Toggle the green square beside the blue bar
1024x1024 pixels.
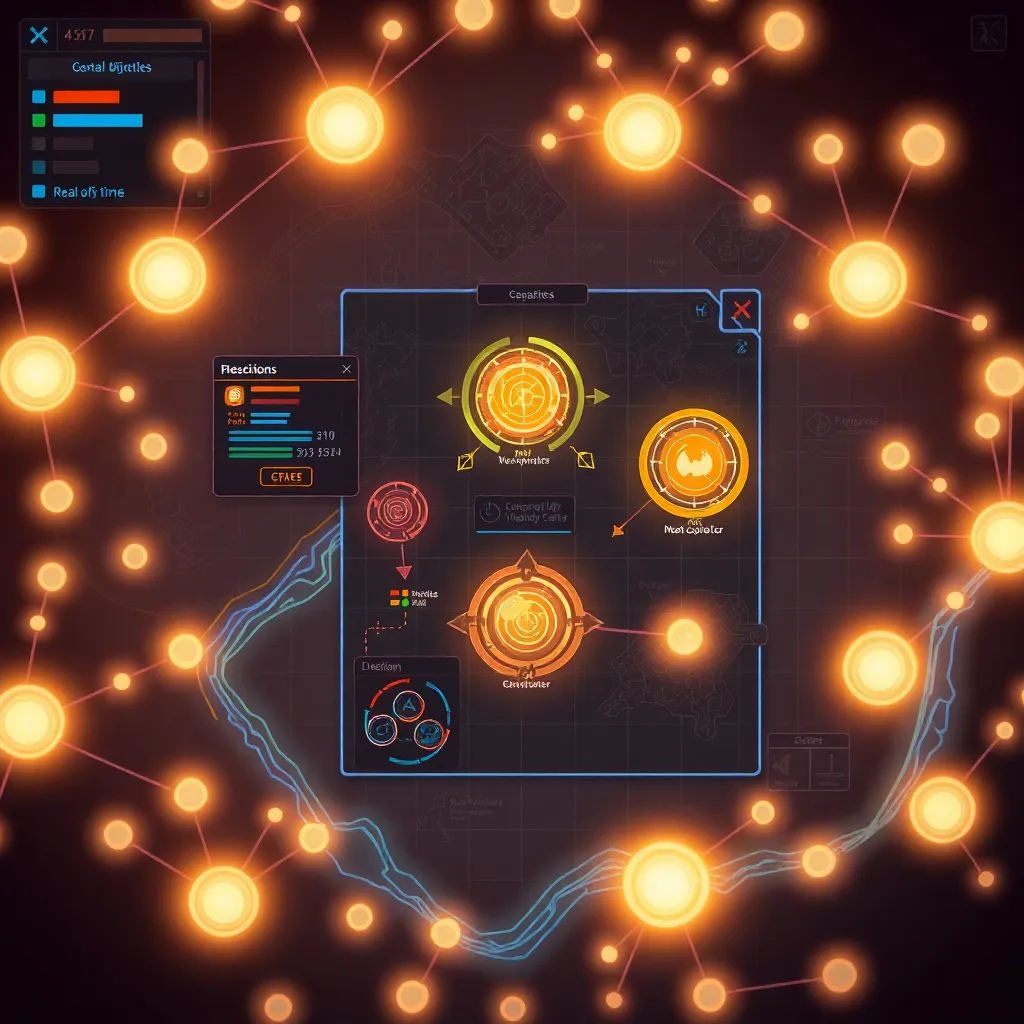coord(39,120)
